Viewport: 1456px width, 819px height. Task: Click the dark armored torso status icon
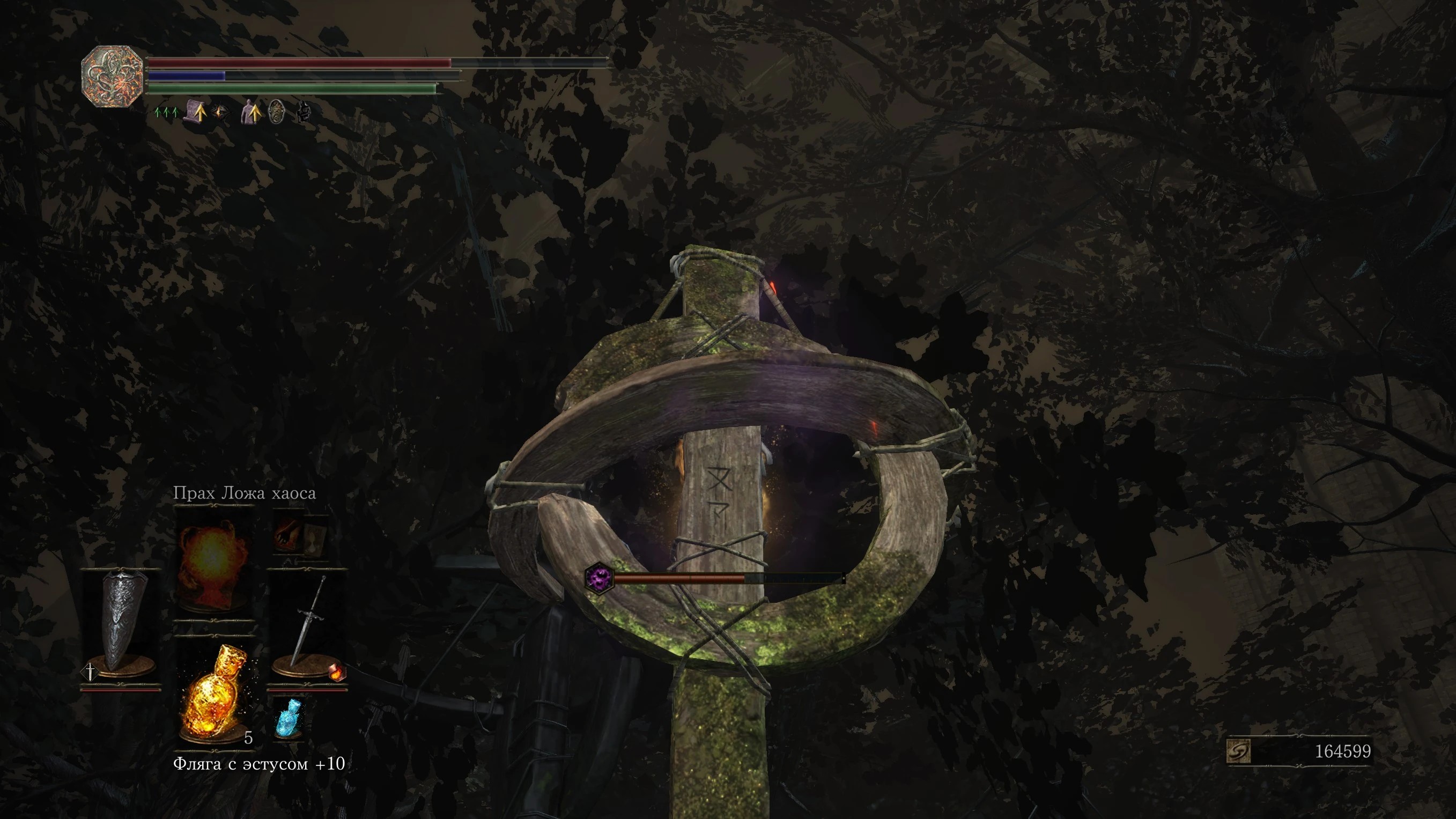(x=304, y=112)
